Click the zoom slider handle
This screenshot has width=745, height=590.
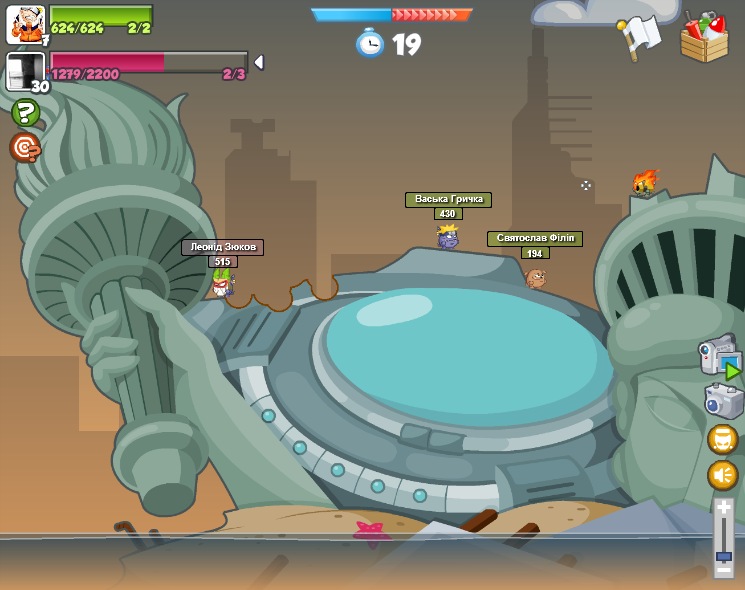point(724,556)
